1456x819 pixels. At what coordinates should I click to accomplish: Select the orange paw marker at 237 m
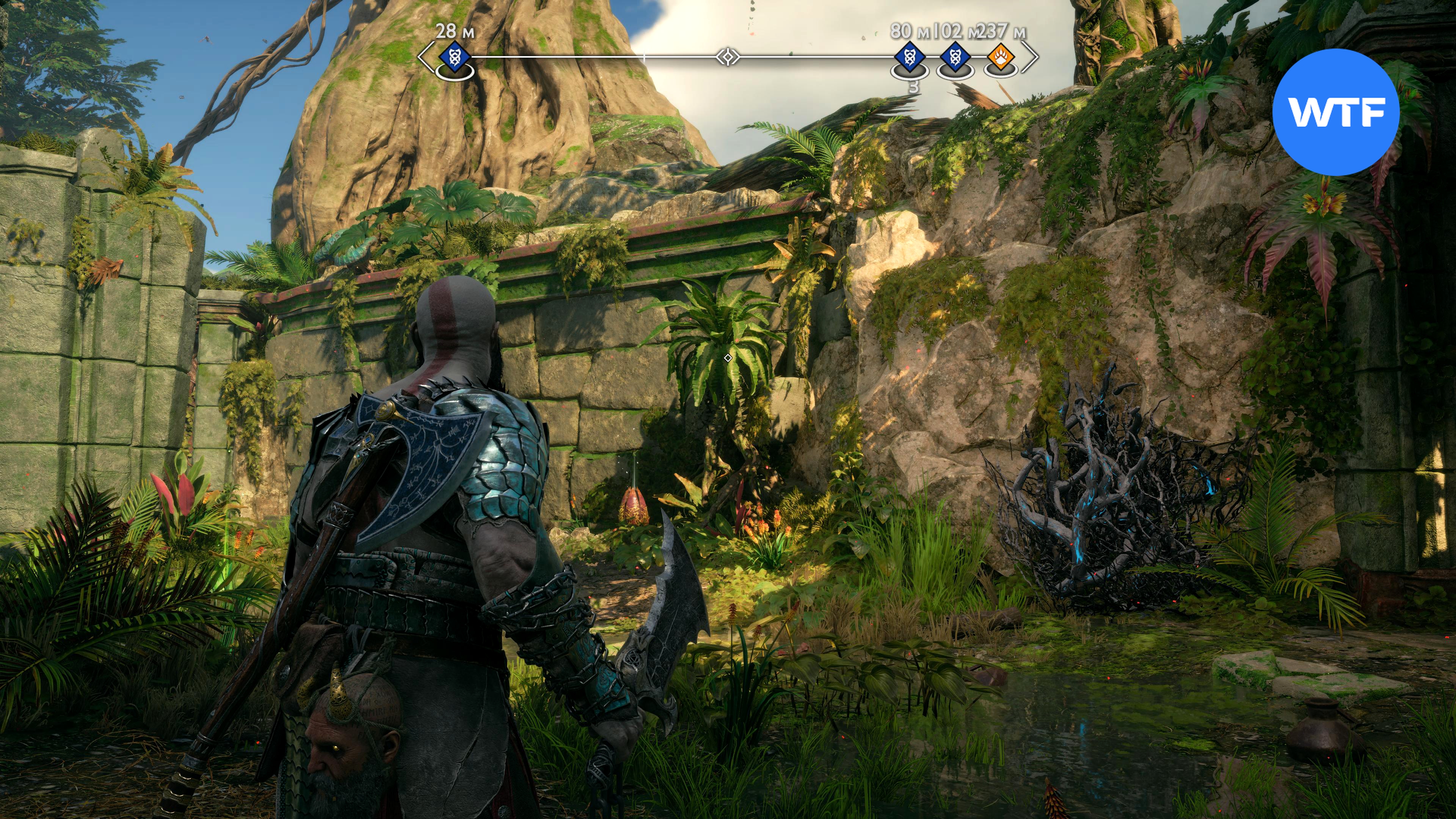coord(1001,56)
